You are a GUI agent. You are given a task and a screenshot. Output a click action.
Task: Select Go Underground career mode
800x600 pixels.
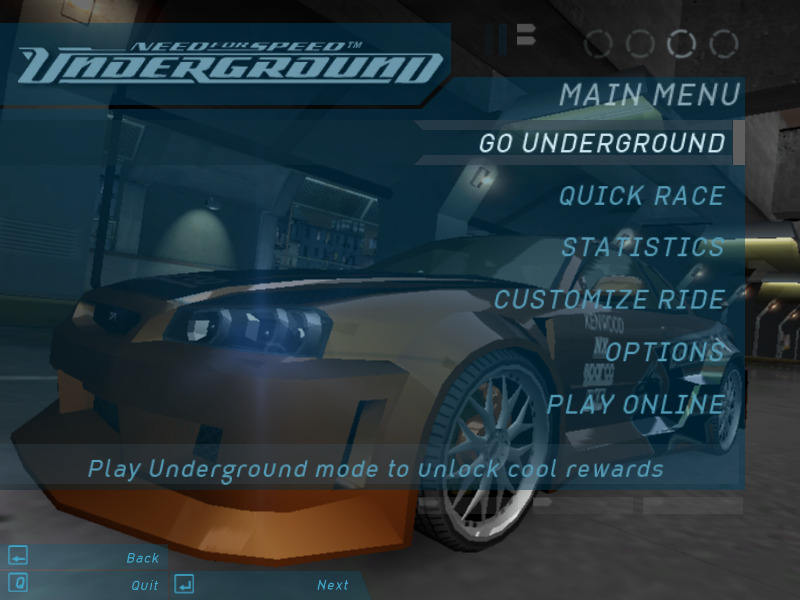tap(602, 143)
